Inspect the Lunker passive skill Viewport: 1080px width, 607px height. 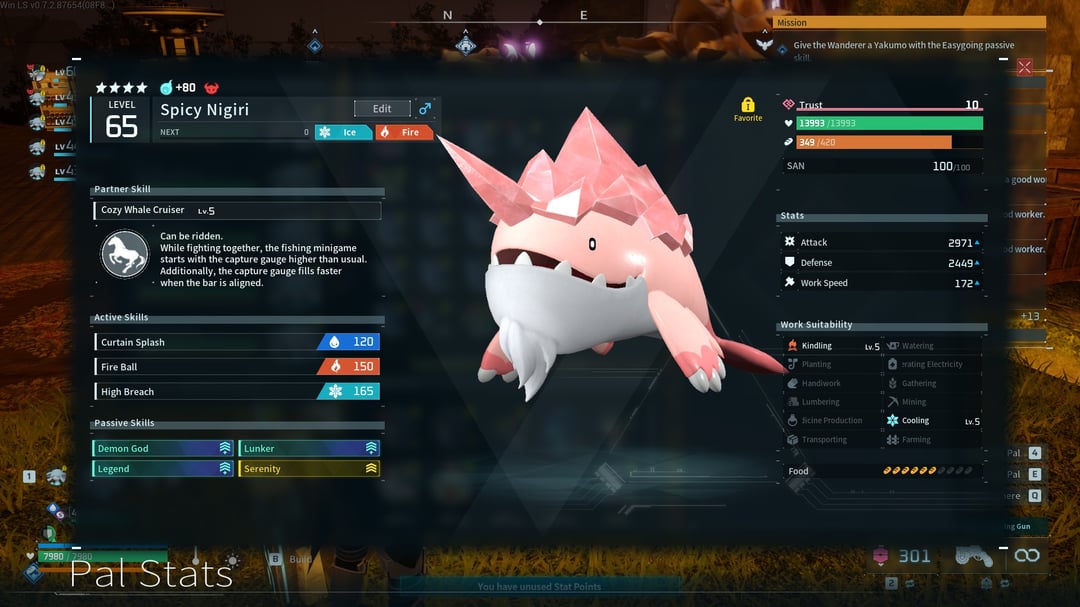309,449
